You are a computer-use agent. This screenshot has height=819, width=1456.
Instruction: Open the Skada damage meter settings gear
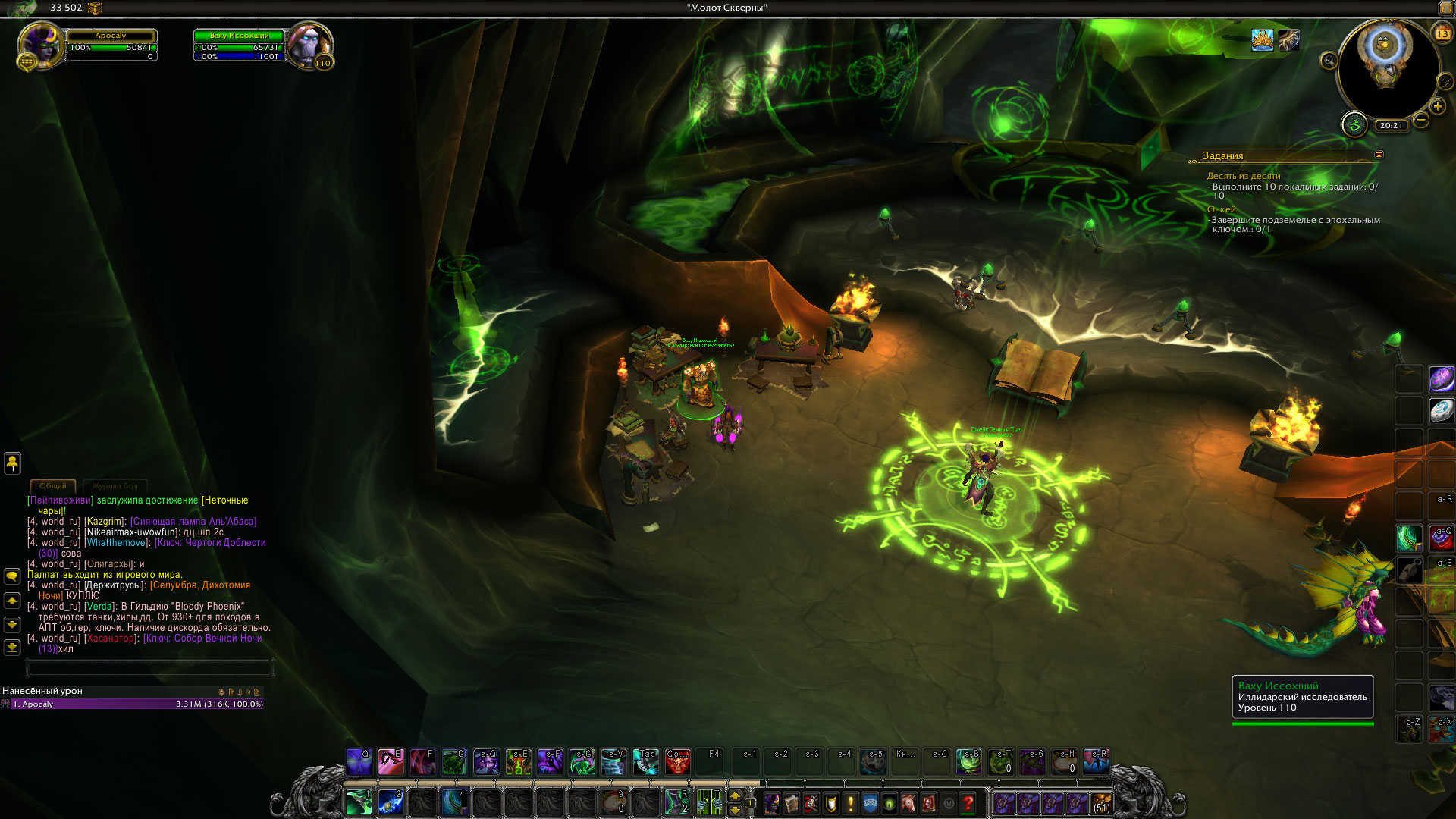(221, 692)
